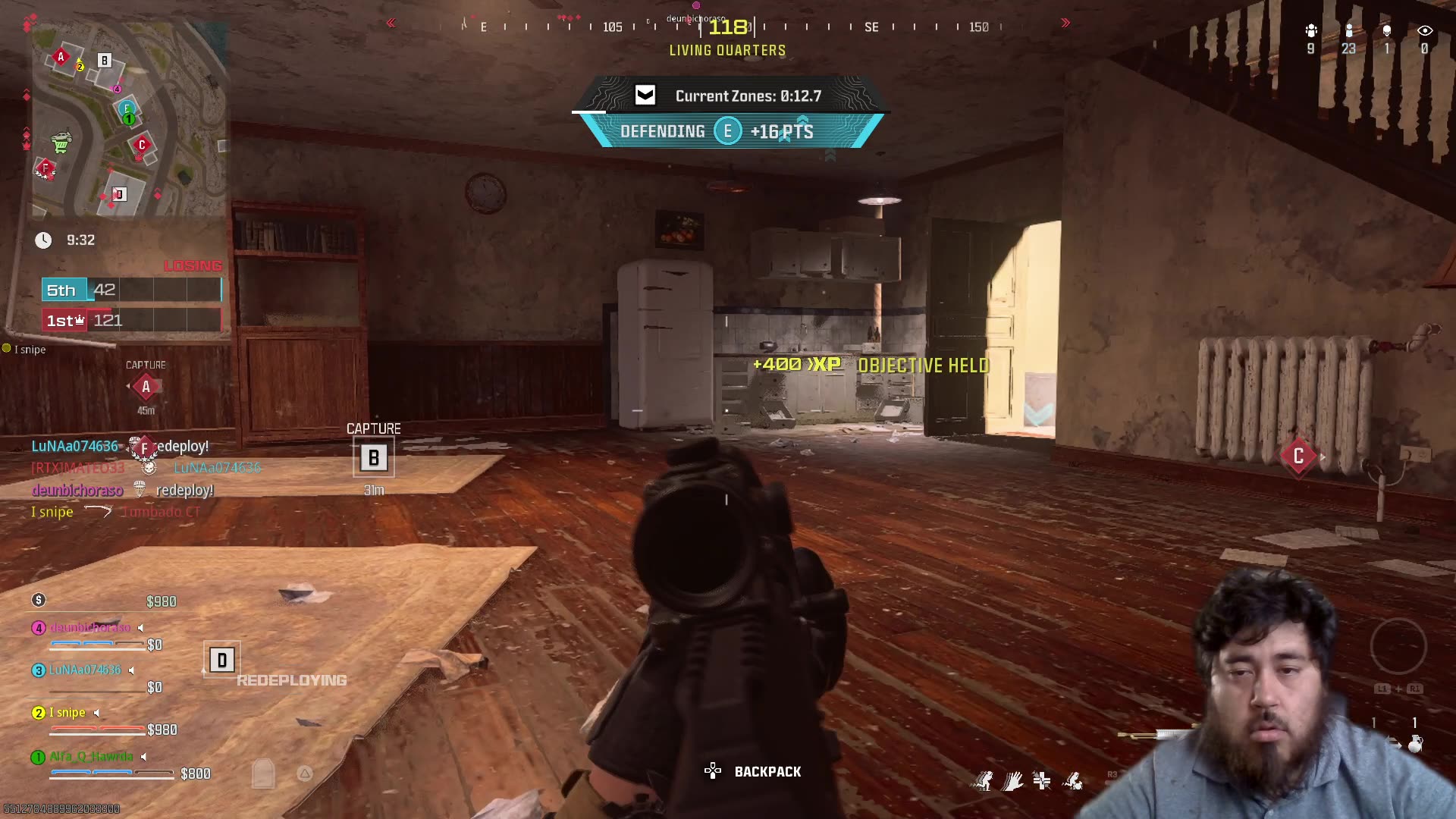
Task: Select the shopping cart buy station icon
Action: coord(61,142)
